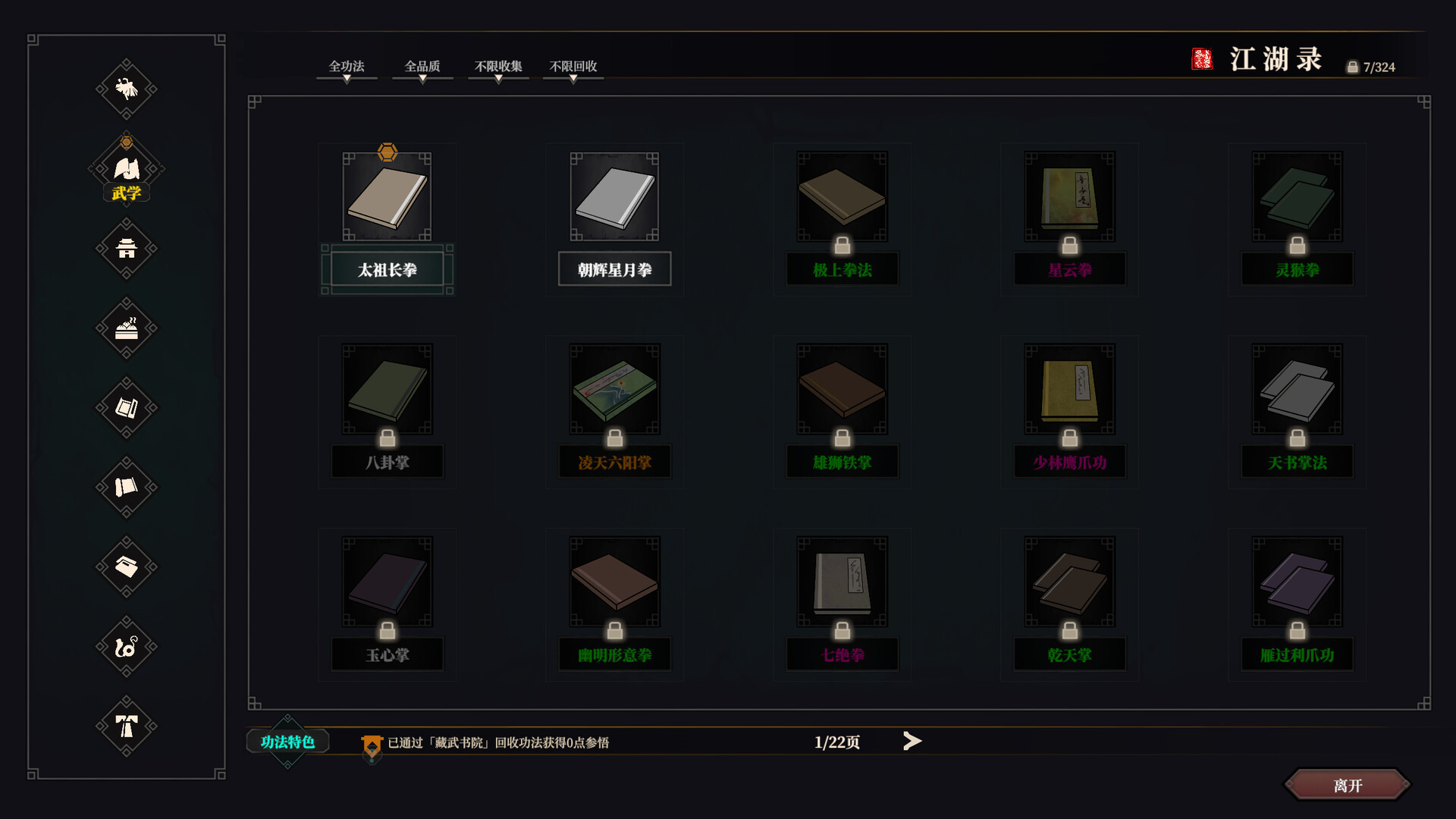Image resolution: width=1456 pixels, height=819 pixels.
Task: Open the incense food icon in the sidebar
Action: pos(127,328)
